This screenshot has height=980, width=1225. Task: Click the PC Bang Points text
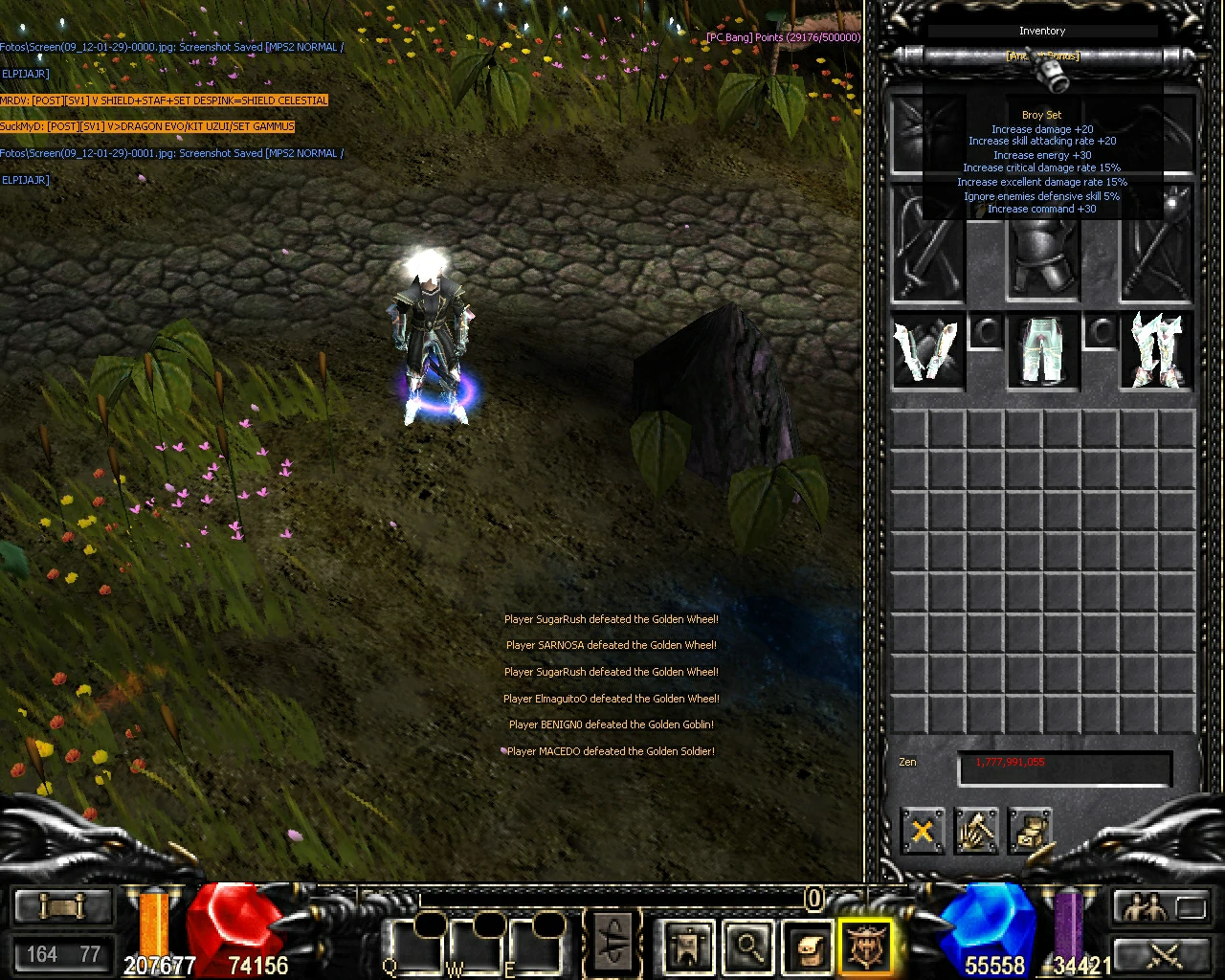(783, 36)
